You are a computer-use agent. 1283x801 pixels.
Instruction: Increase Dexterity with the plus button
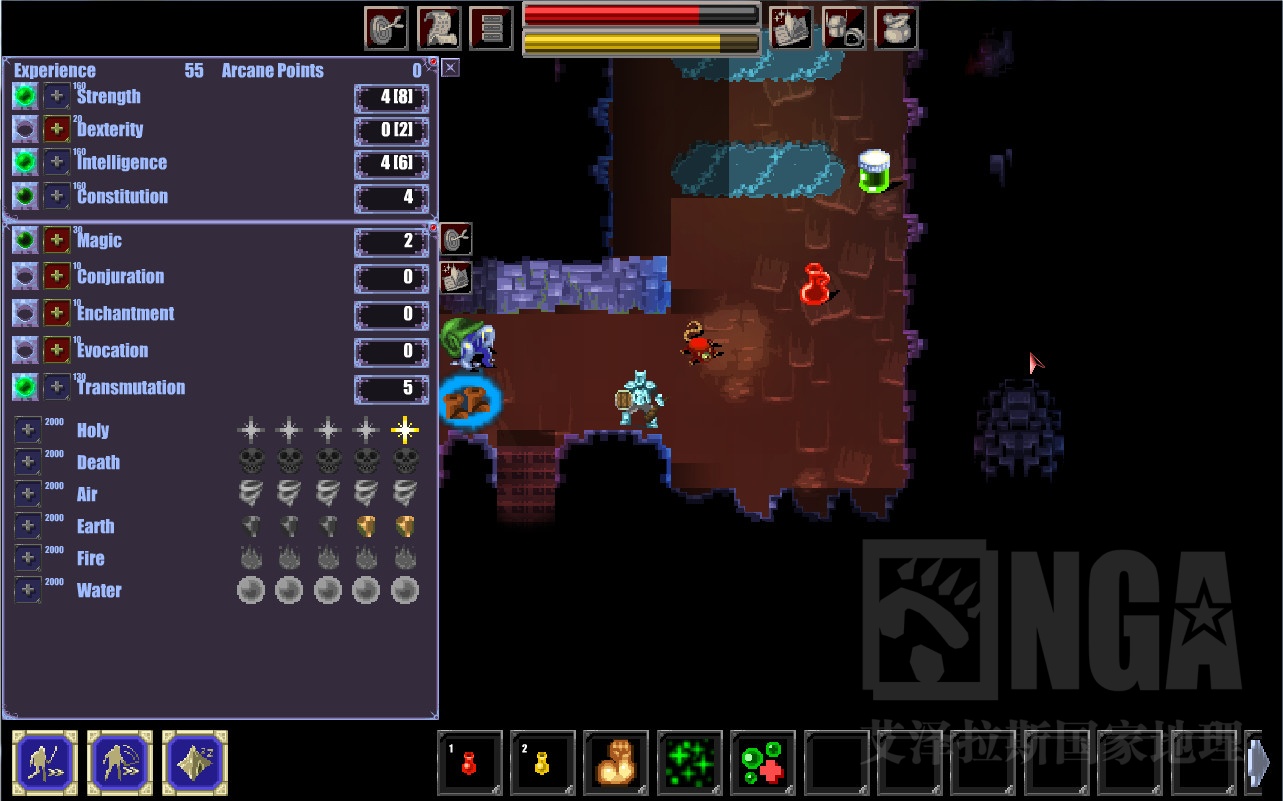[x=57, y=129]
